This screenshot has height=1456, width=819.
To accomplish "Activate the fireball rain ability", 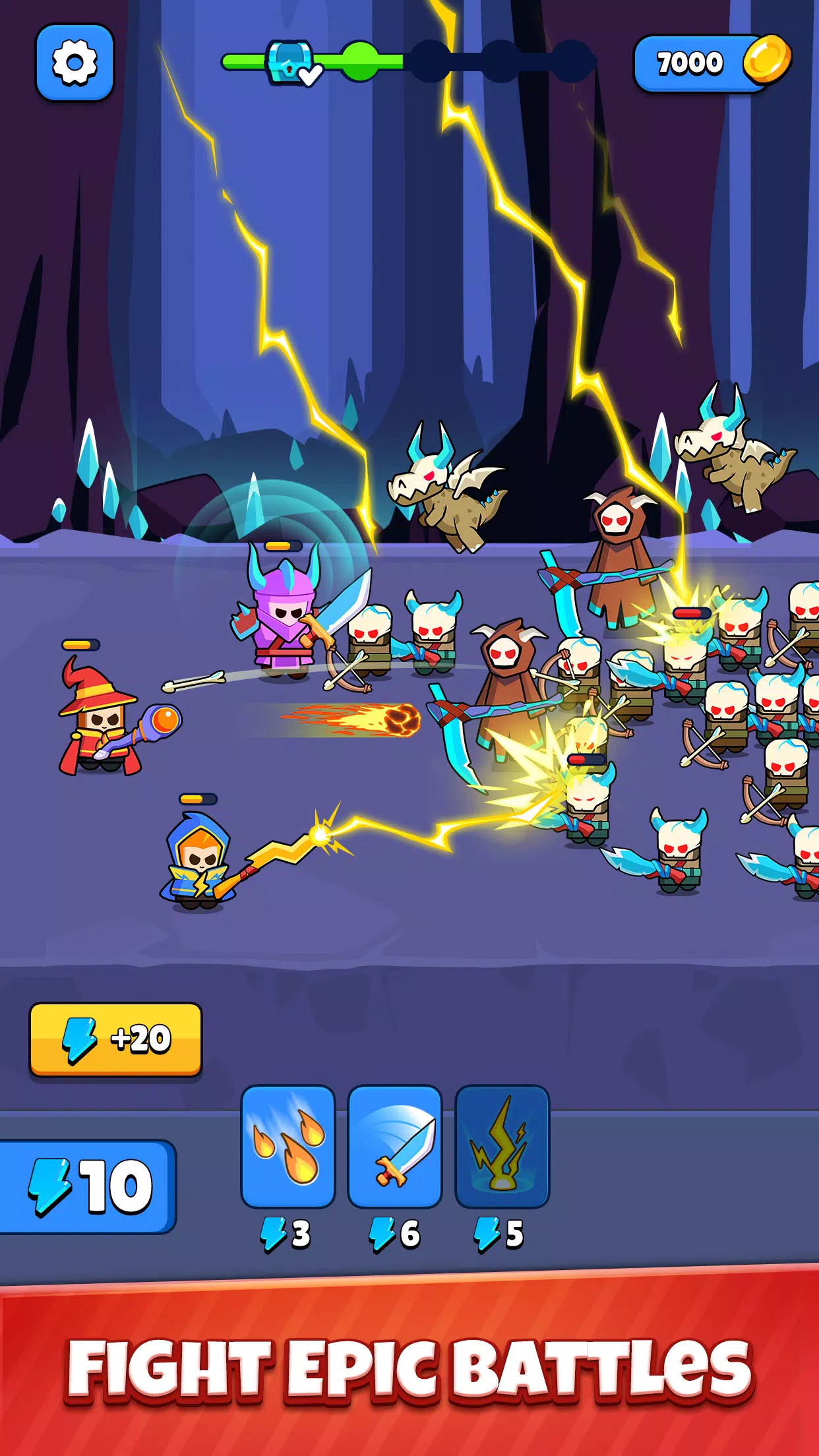I will click(288, 1146).
